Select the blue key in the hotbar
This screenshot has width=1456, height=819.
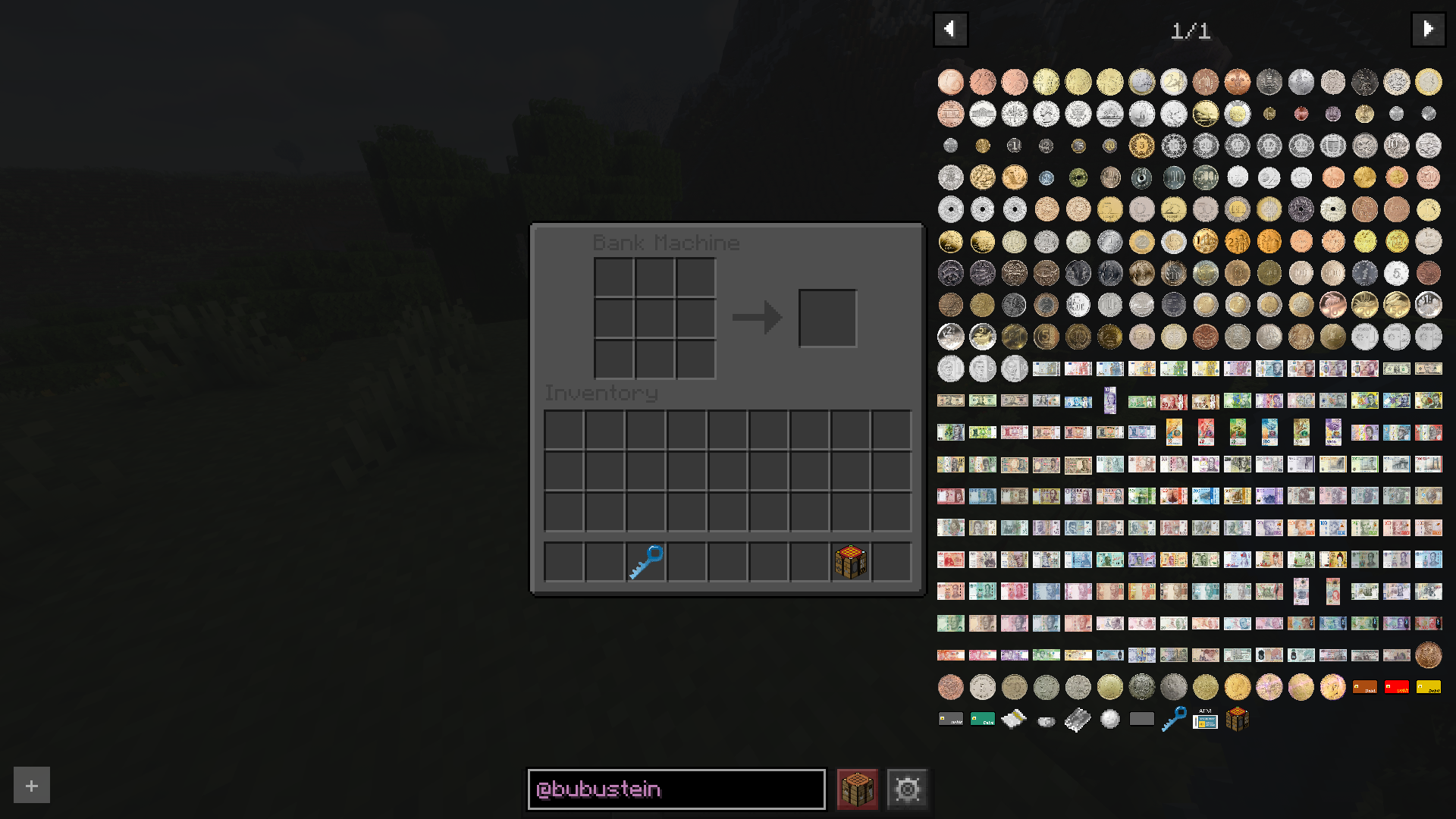pos(645,560)
